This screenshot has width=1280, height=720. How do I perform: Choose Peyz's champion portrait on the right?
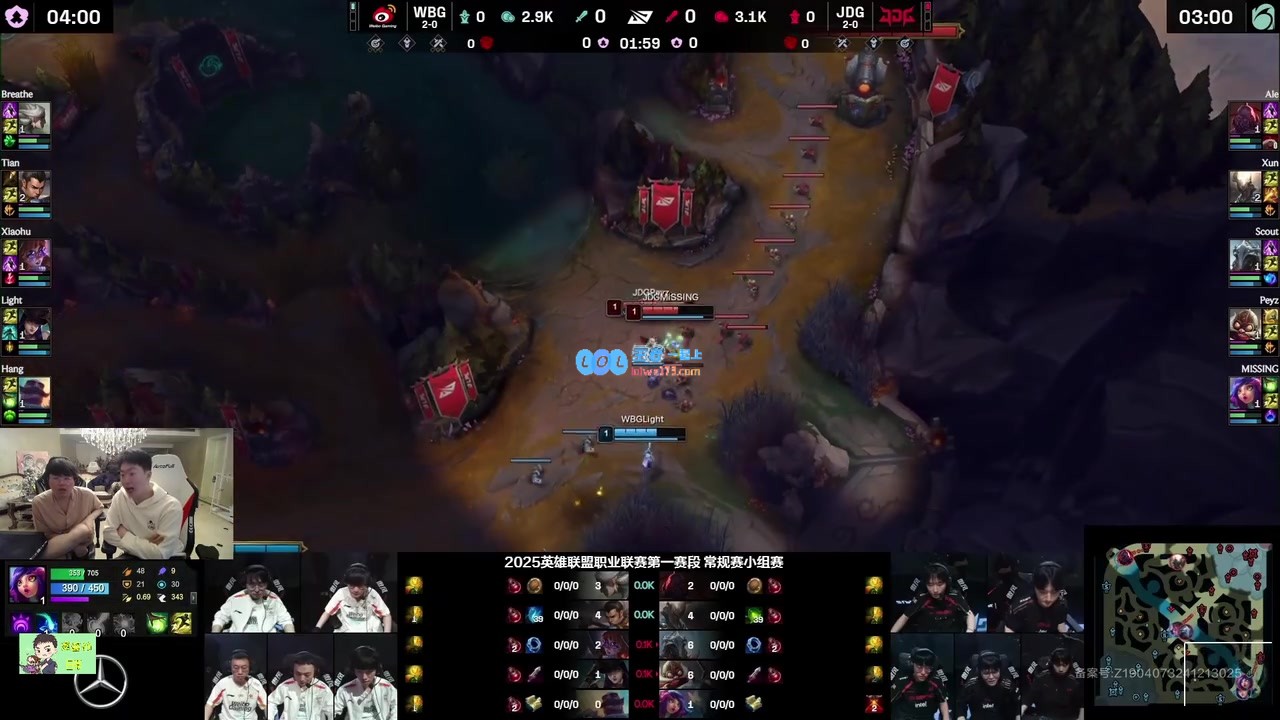point(1245,324)
